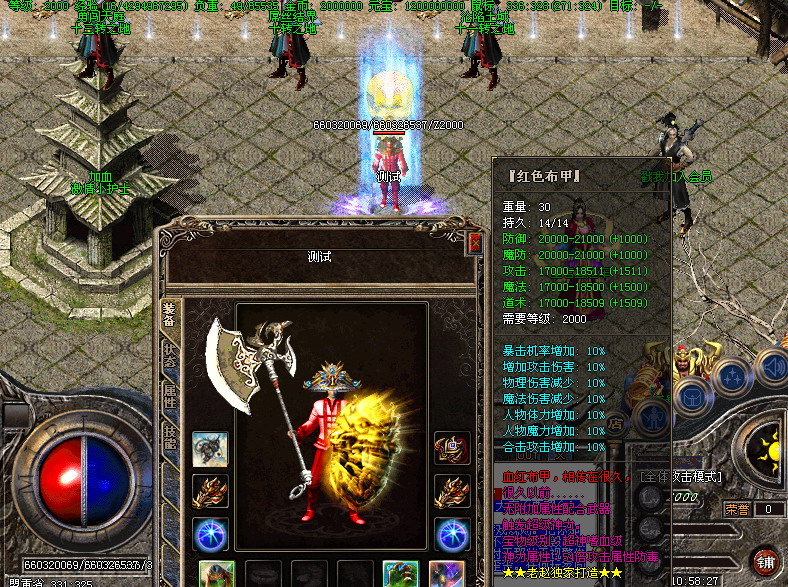Image resolution: width=788 pixels, height=587 pixels.
Task: Select the jeweled straw hat helmet
Action: (x=338, y=378)
